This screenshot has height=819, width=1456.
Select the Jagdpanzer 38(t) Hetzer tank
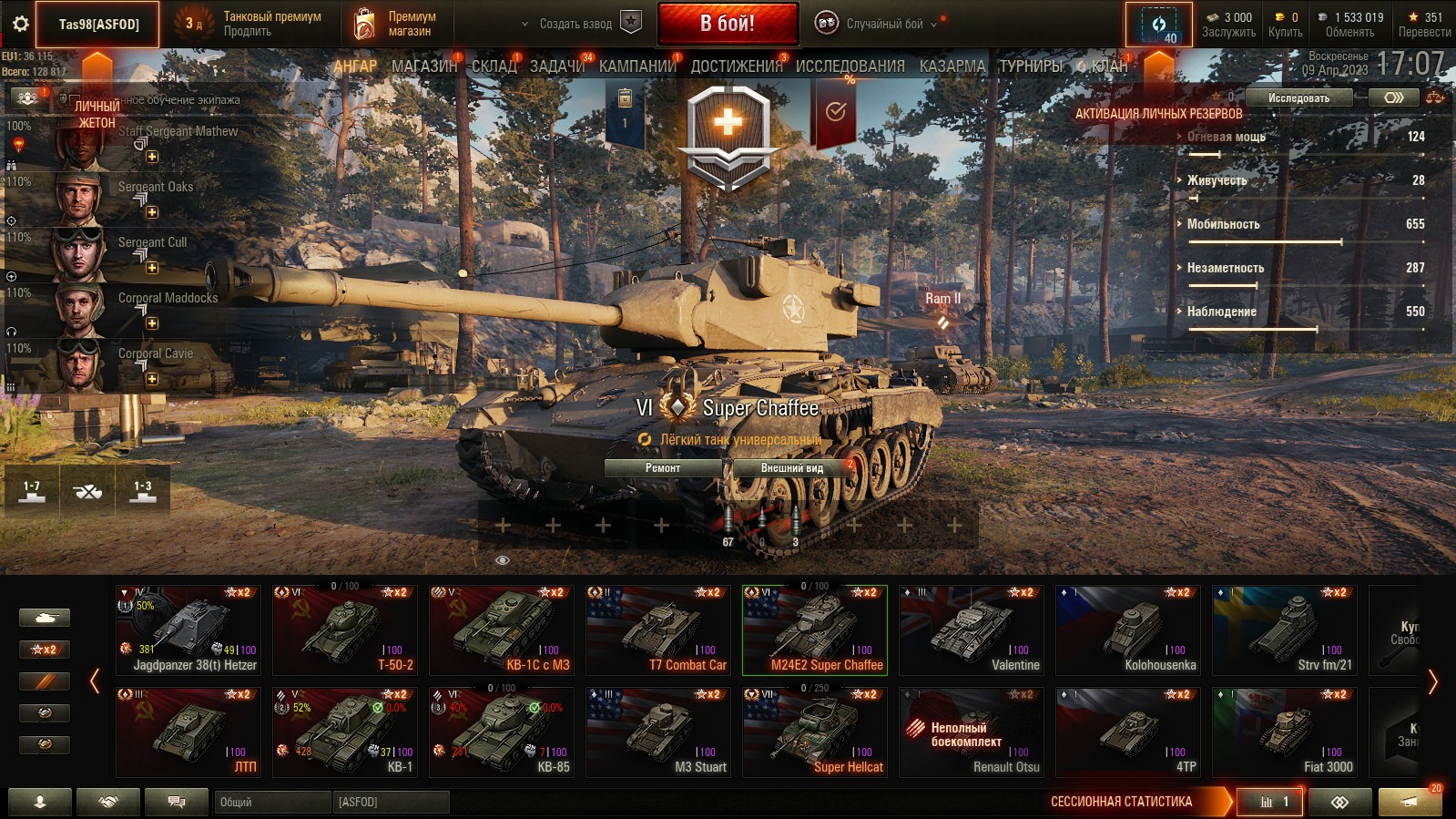[x=188, y=630]
